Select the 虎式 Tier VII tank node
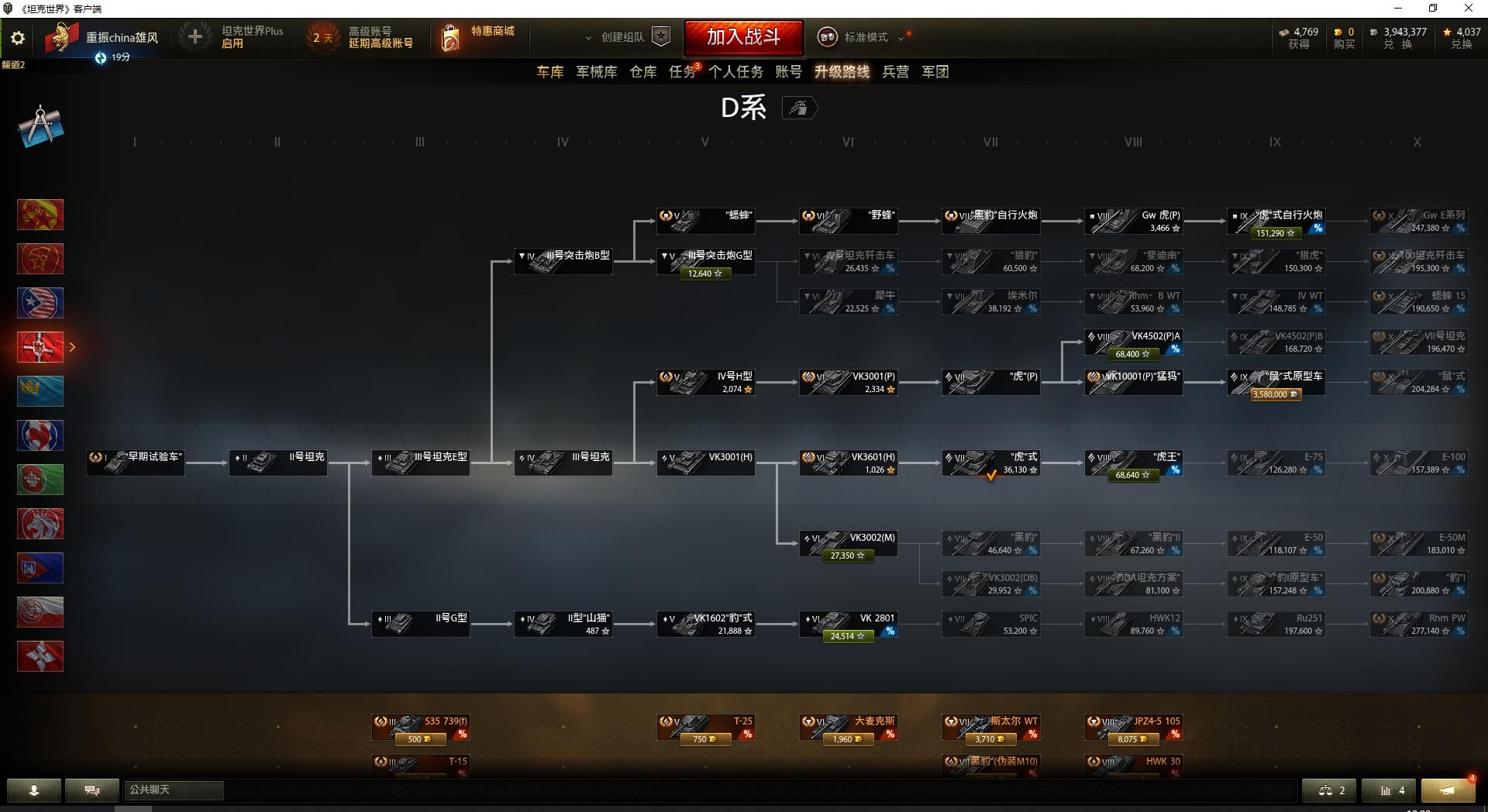The height and width of the screenshot is (812, 1488). pos(990,462)
